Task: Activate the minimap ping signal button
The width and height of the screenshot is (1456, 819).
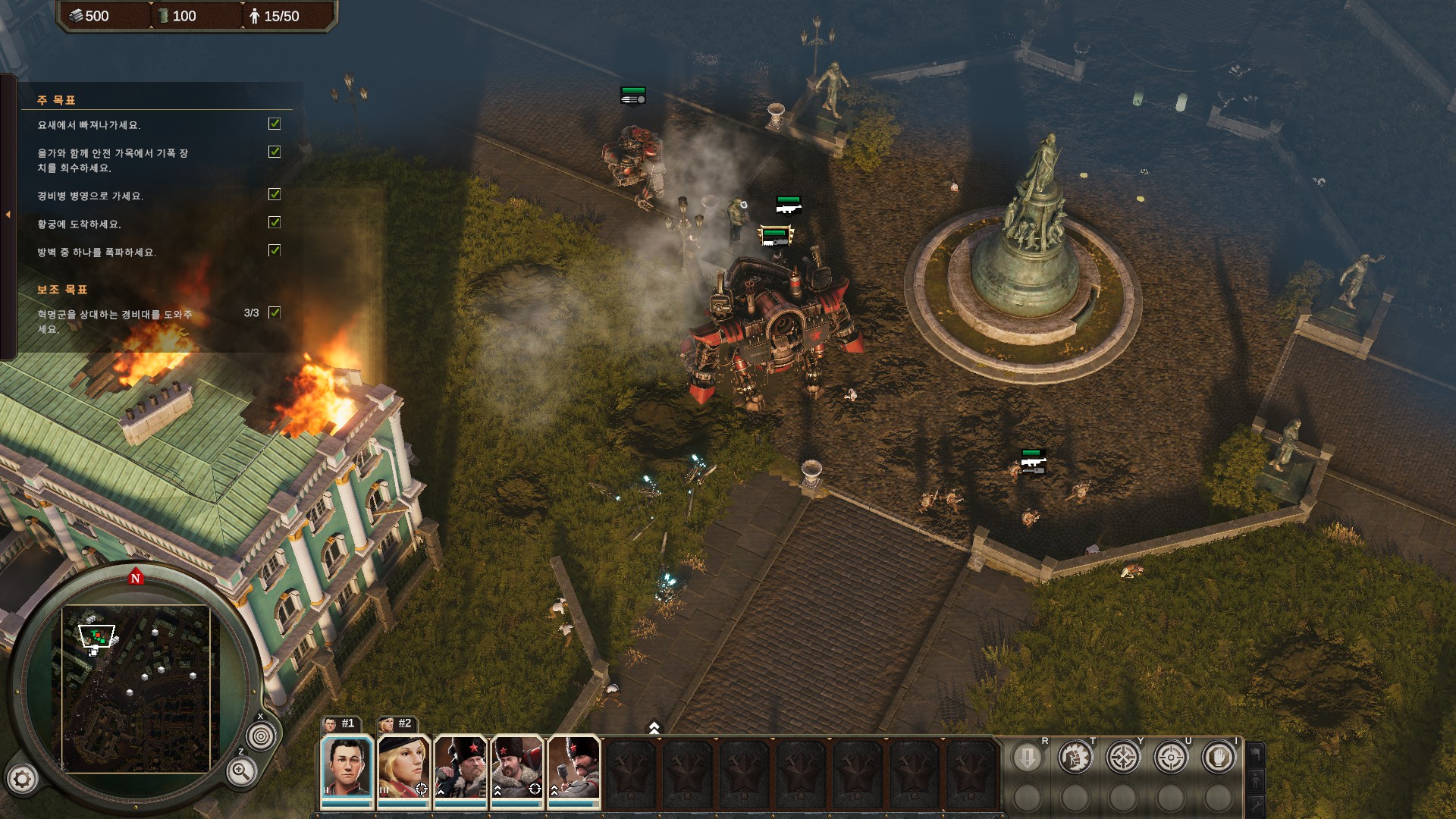Action: 261,736
